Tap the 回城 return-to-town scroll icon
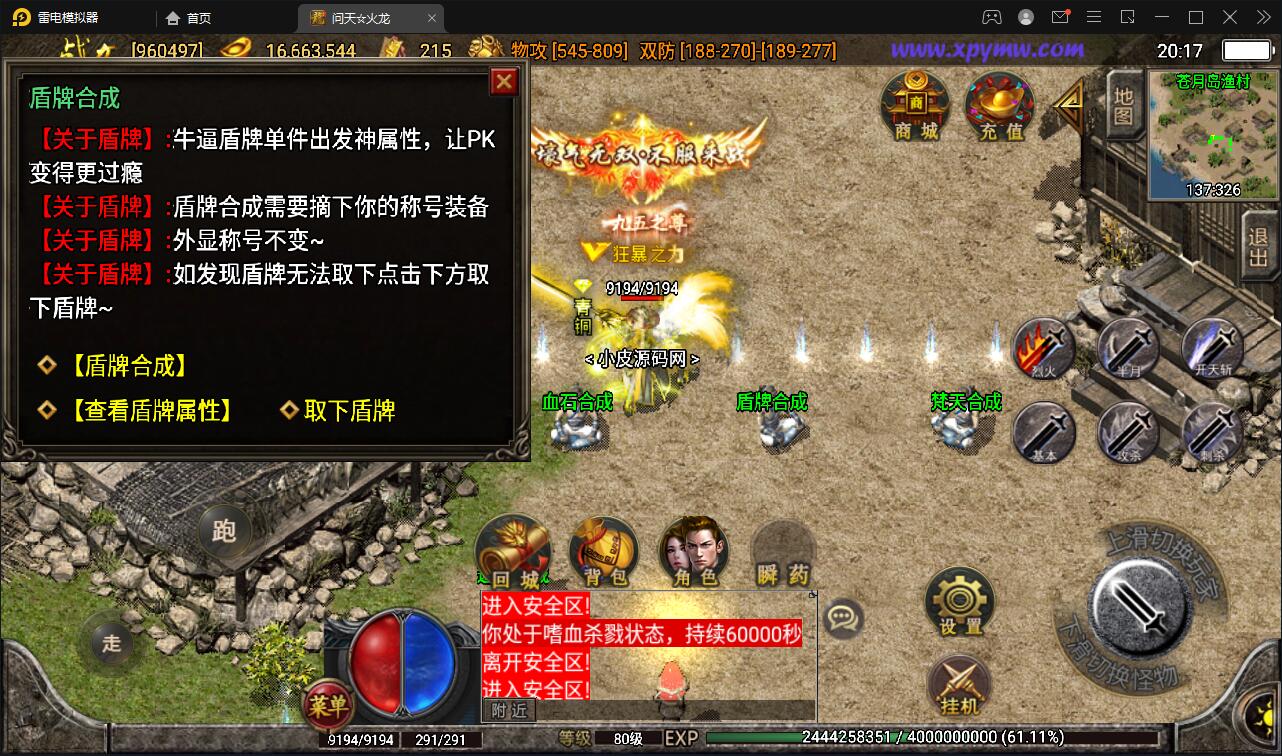The height and width of the screenshot is (756, 1282). 513,548
